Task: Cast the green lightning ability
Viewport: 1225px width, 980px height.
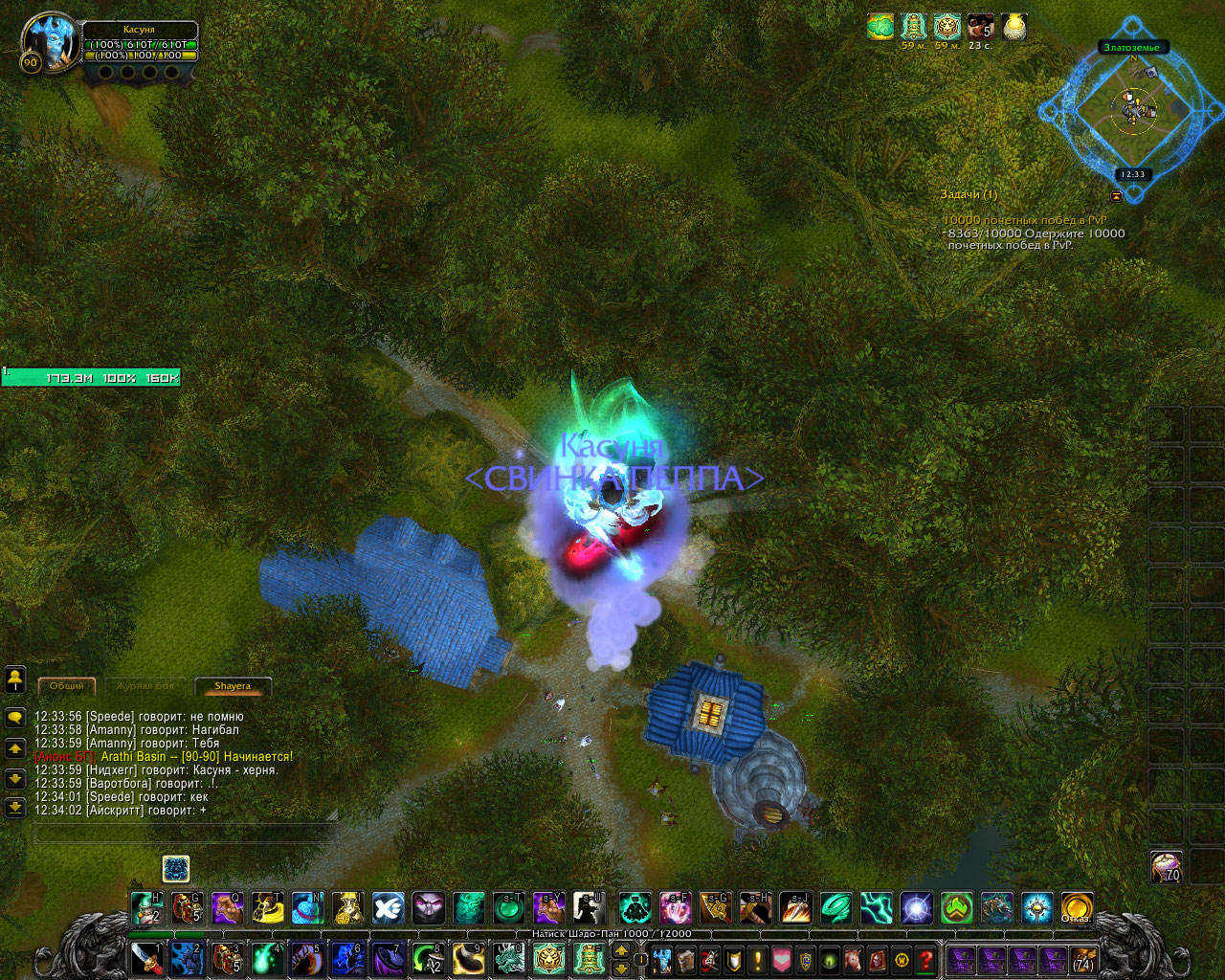Action: pyautogui.click(x=877, y=908)
